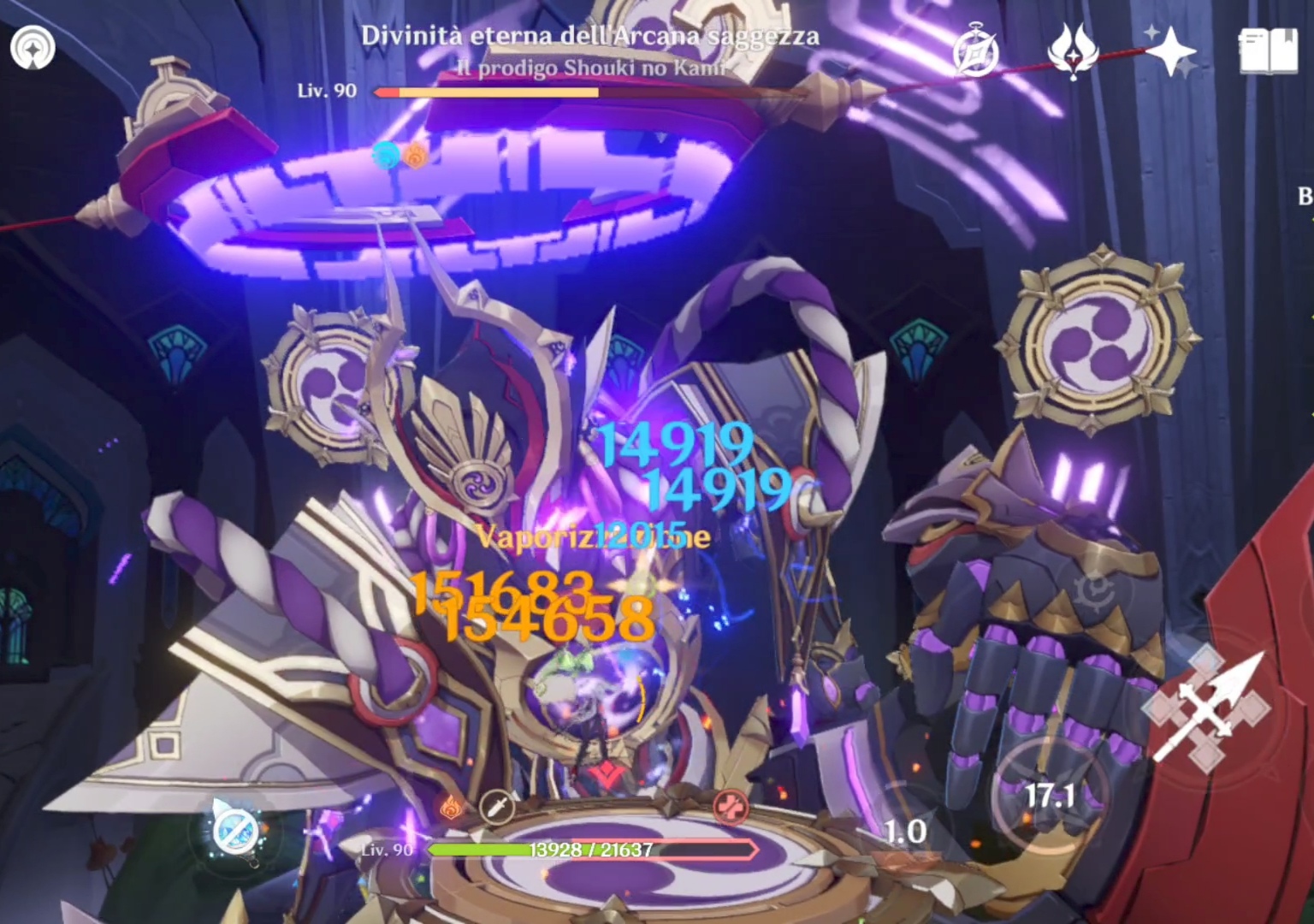The height and width of the screenshot is (924, 1314).
Task: Tap the skill on 17.1 second cooldown
Action: coord(1050,794)
